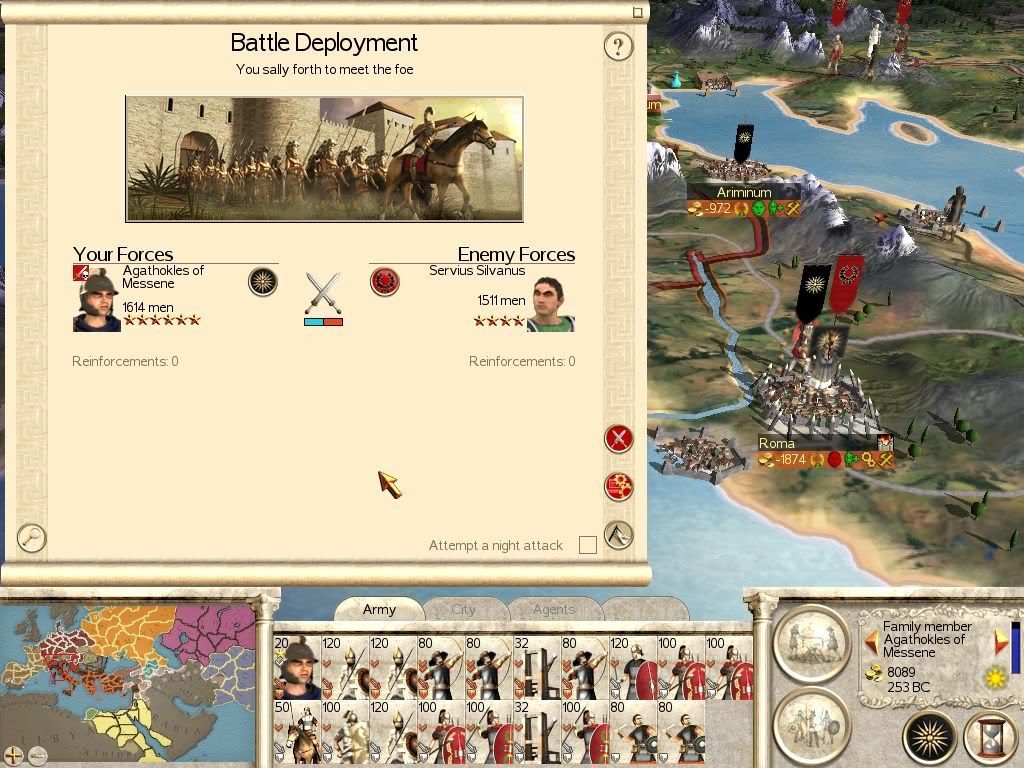Close the Battle Deployment scroll
The height and width of the screenshot is (768, 1024).
tap(638, 12)
